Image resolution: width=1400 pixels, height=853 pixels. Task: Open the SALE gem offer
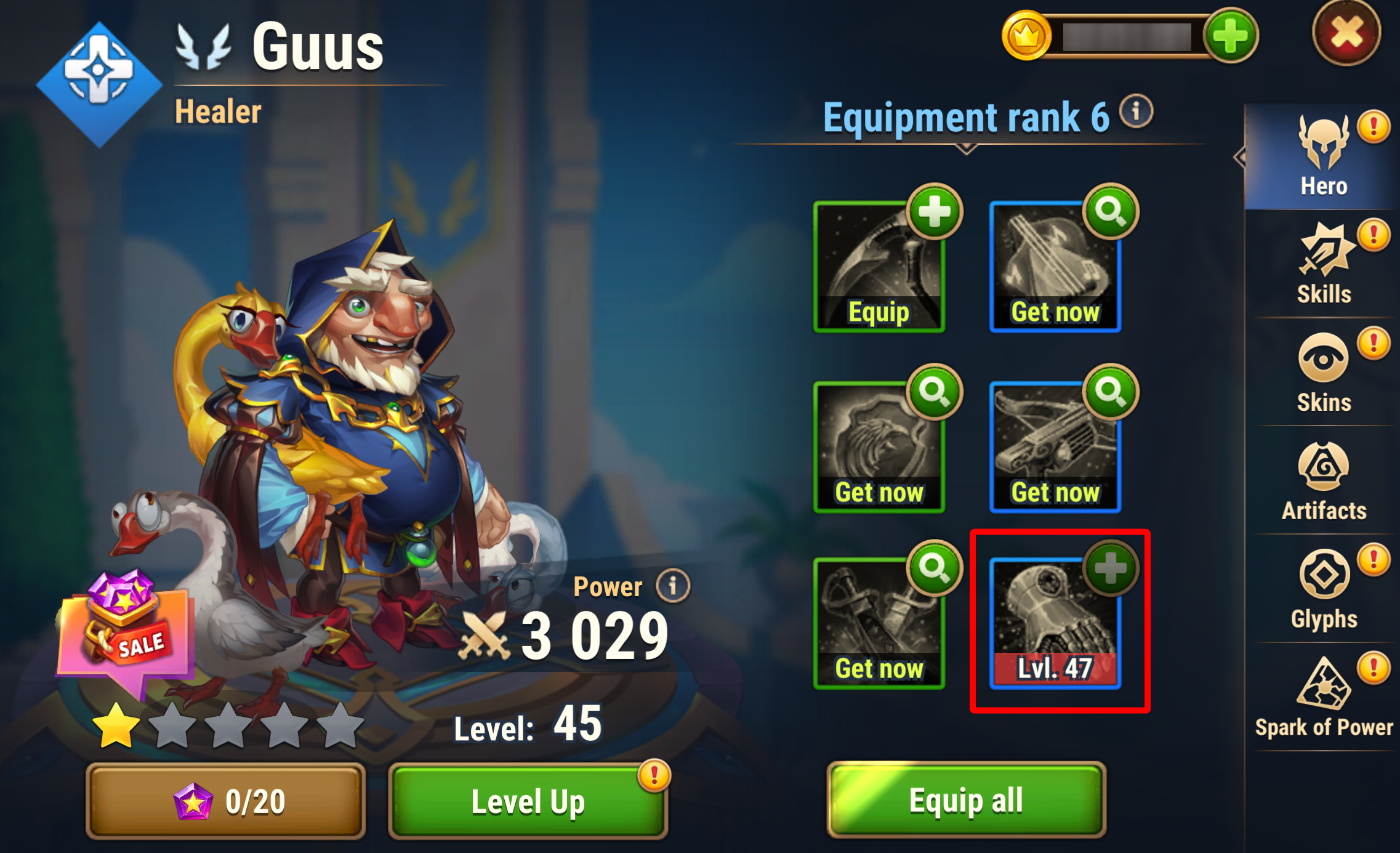(126, 628)
